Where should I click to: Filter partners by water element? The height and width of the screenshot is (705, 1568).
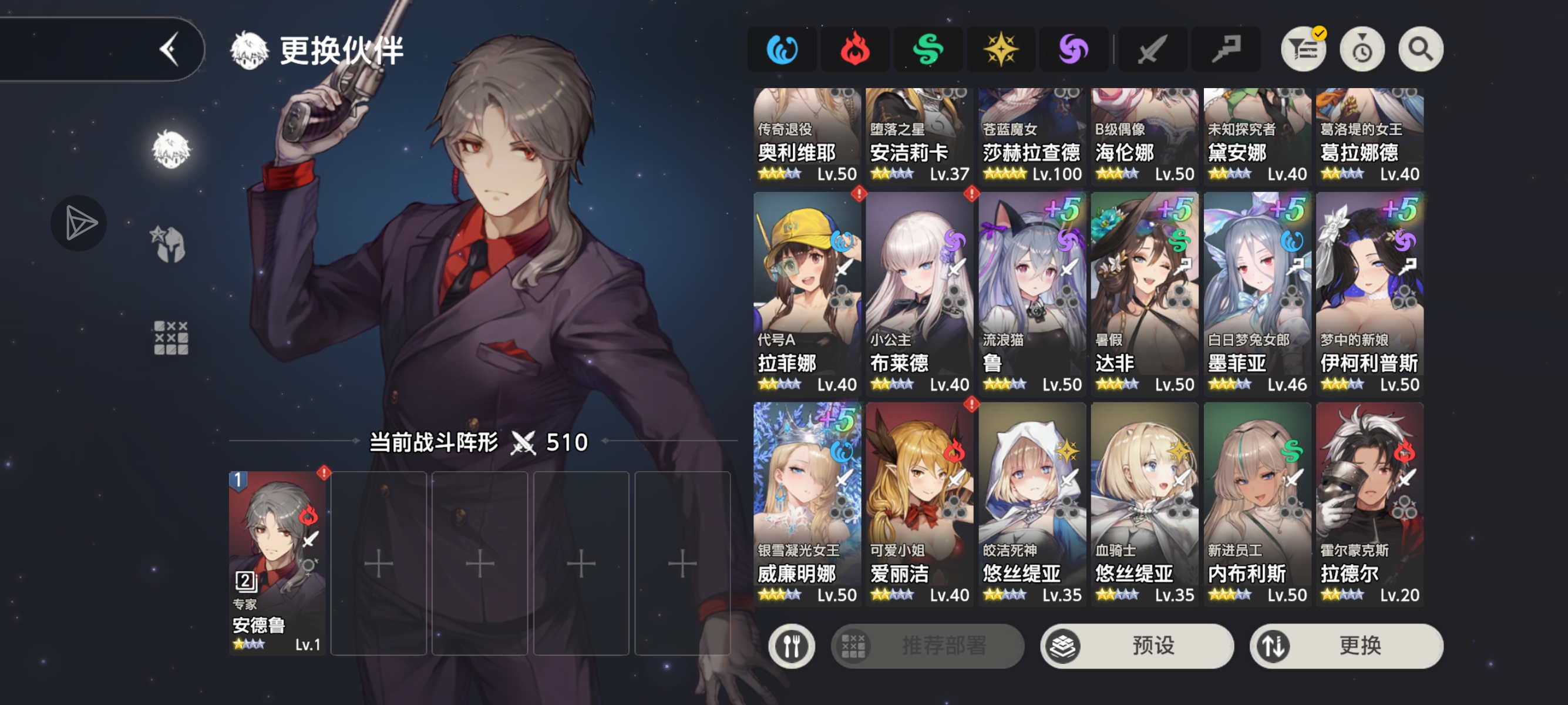[x=782, y=49]
